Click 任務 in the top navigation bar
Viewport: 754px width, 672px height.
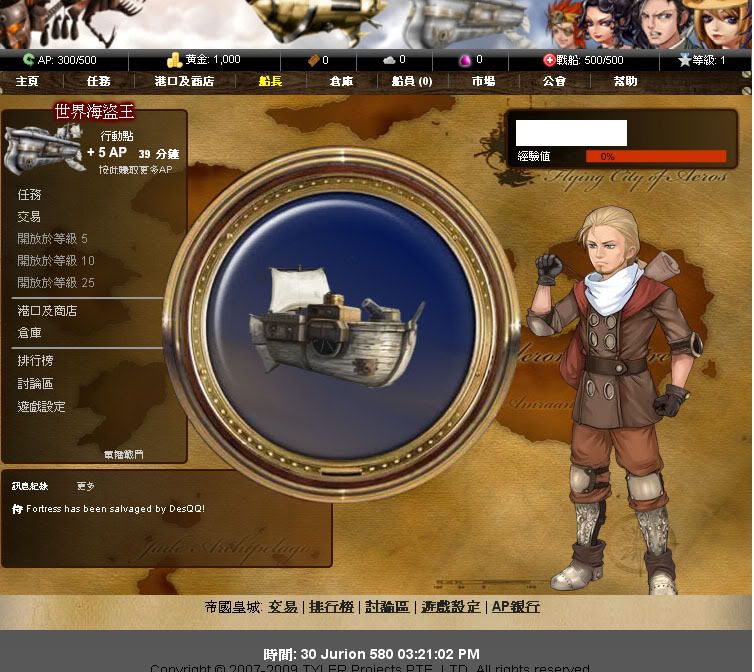[x=98, y=81]
